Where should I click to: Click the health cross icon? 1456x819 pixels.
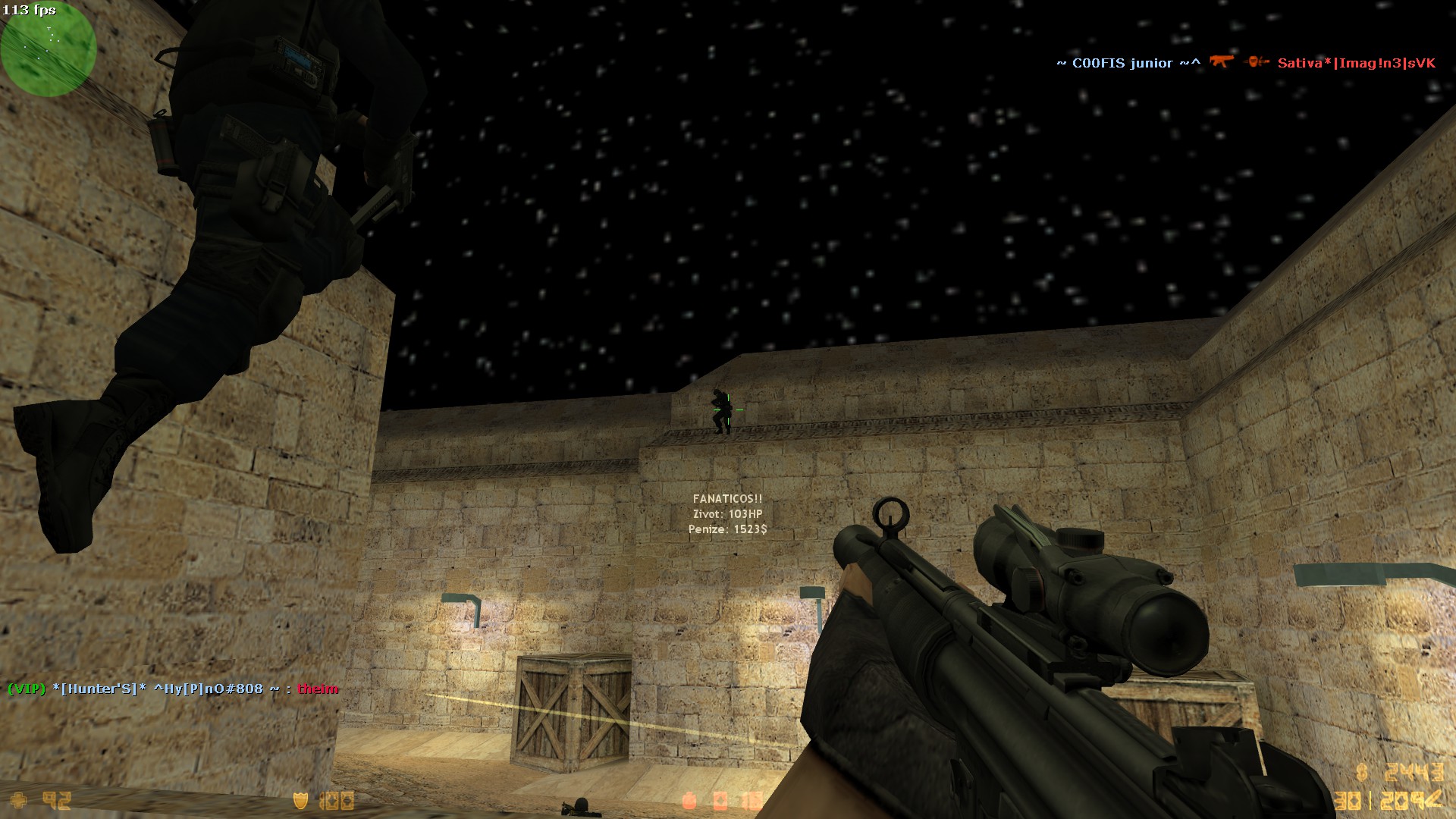[19, 800]
